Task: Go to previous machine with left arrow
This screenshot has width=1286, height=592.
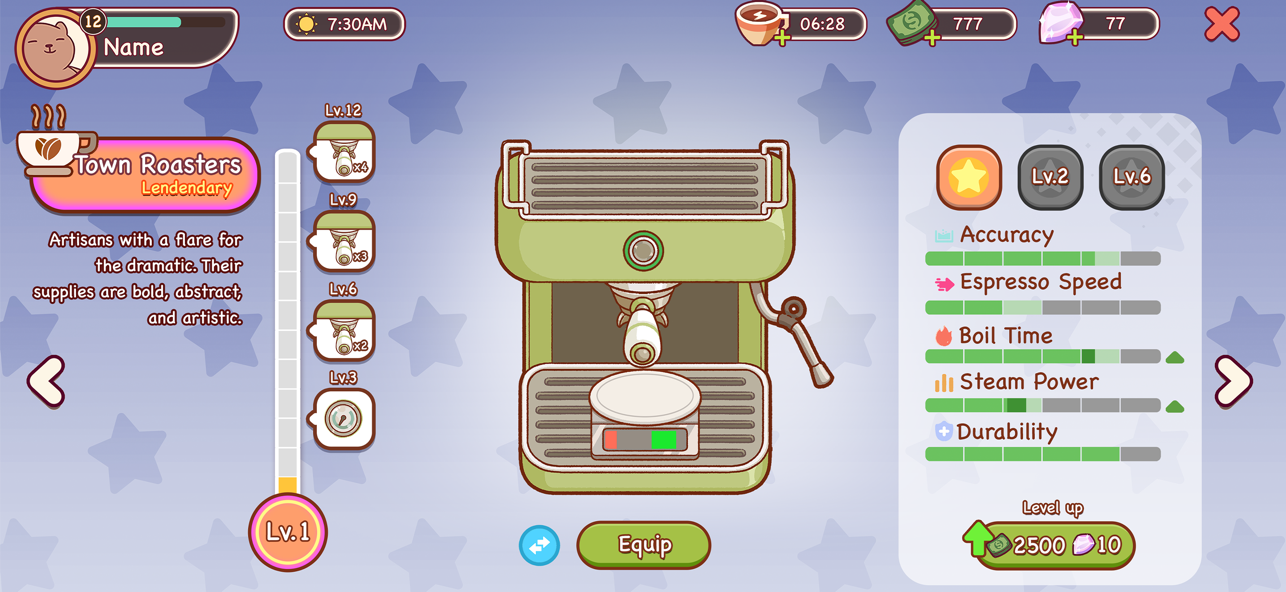Action: coord(46,380)
